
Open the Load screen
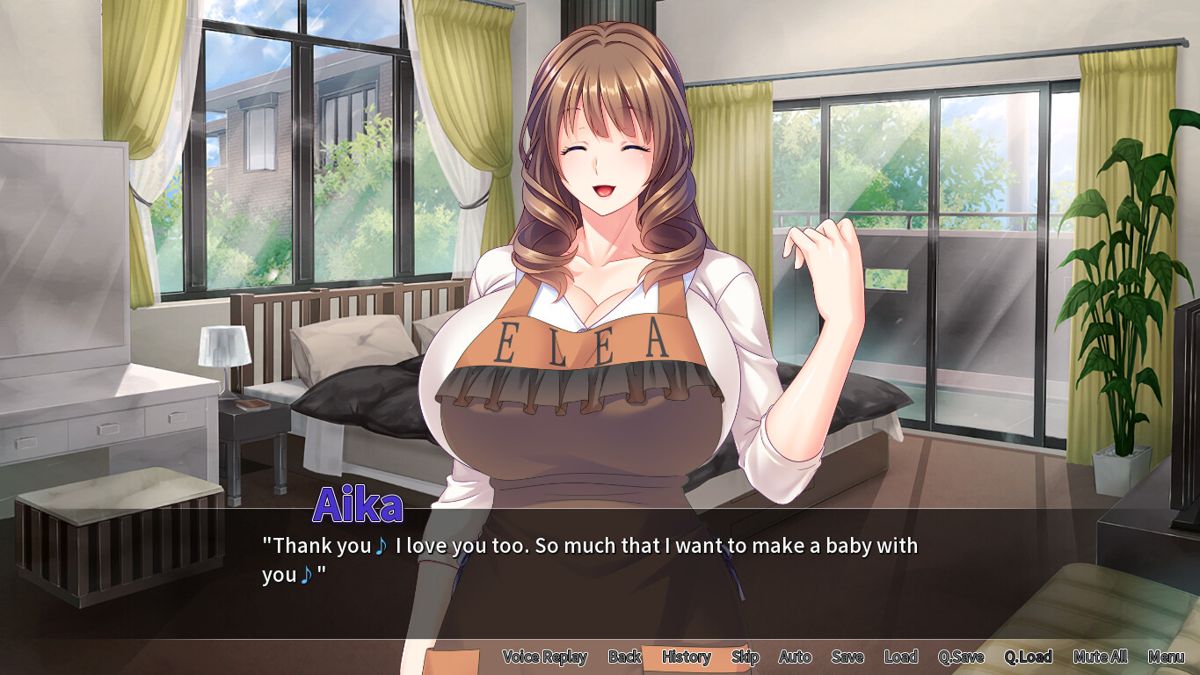900,657
